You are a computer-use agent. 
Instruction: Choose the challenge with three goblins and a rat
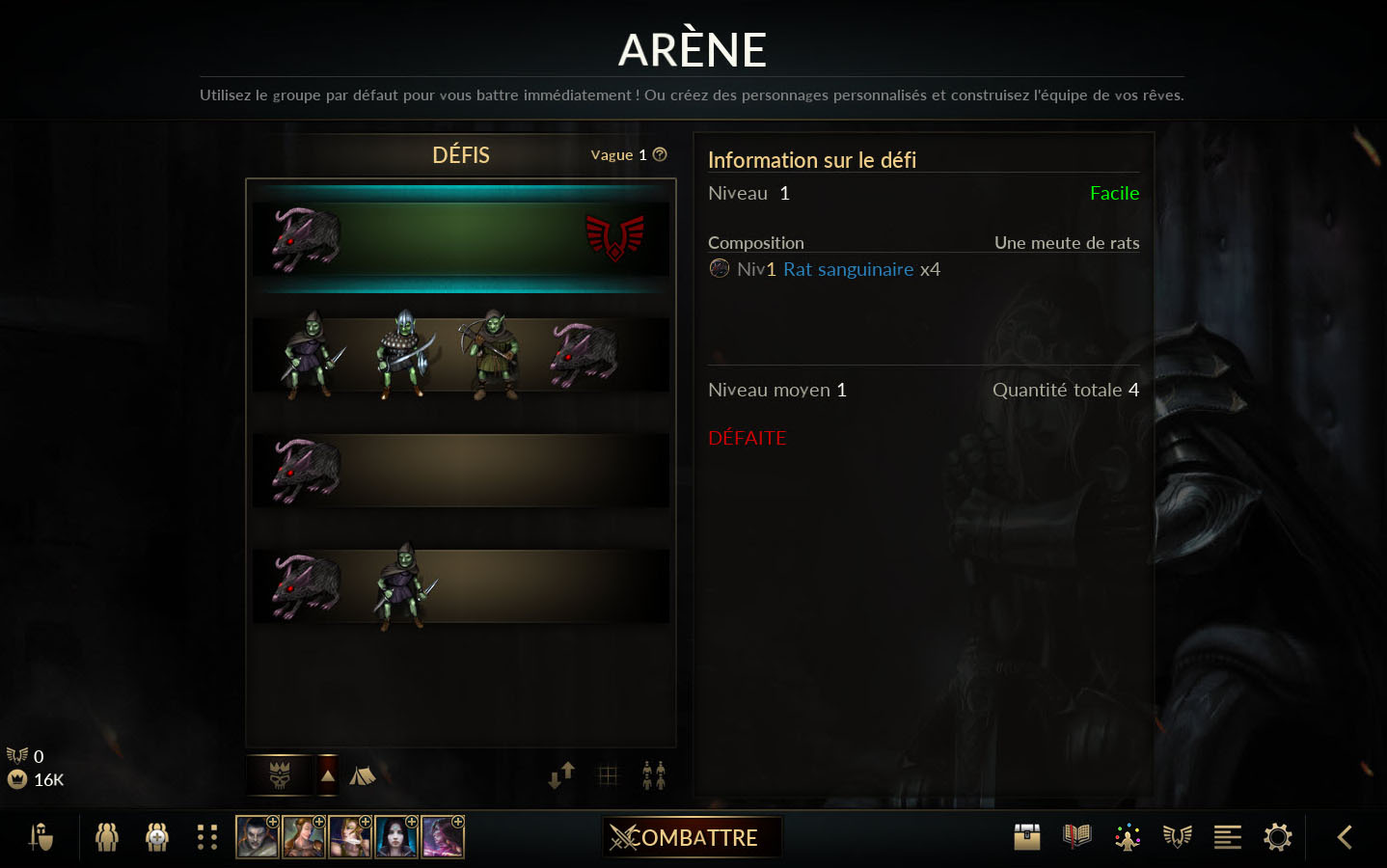[460, 355]
